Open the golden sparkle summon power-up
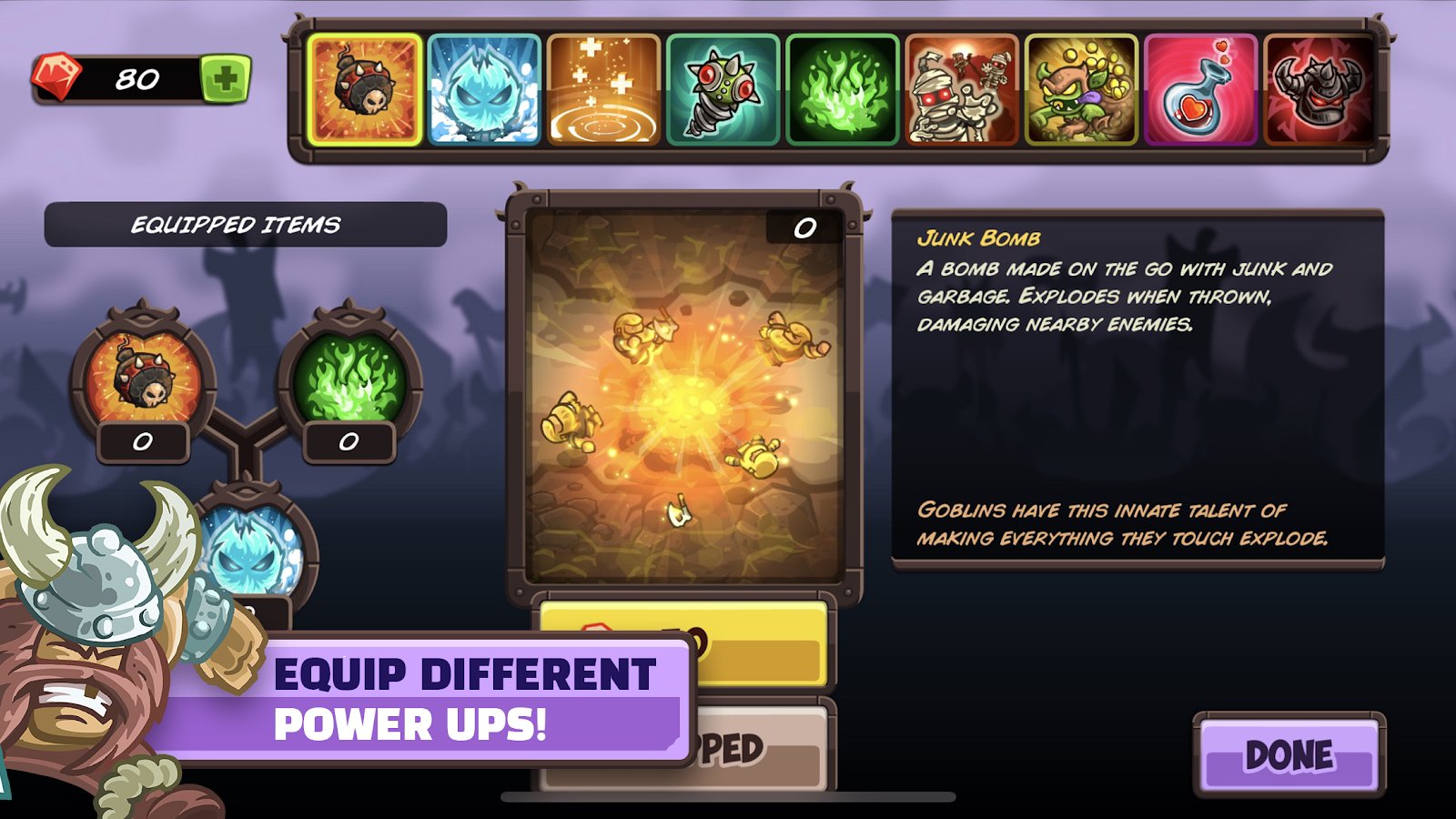Image resolution: width=1456 pixels, height=819 pixels. pos(602,88)
